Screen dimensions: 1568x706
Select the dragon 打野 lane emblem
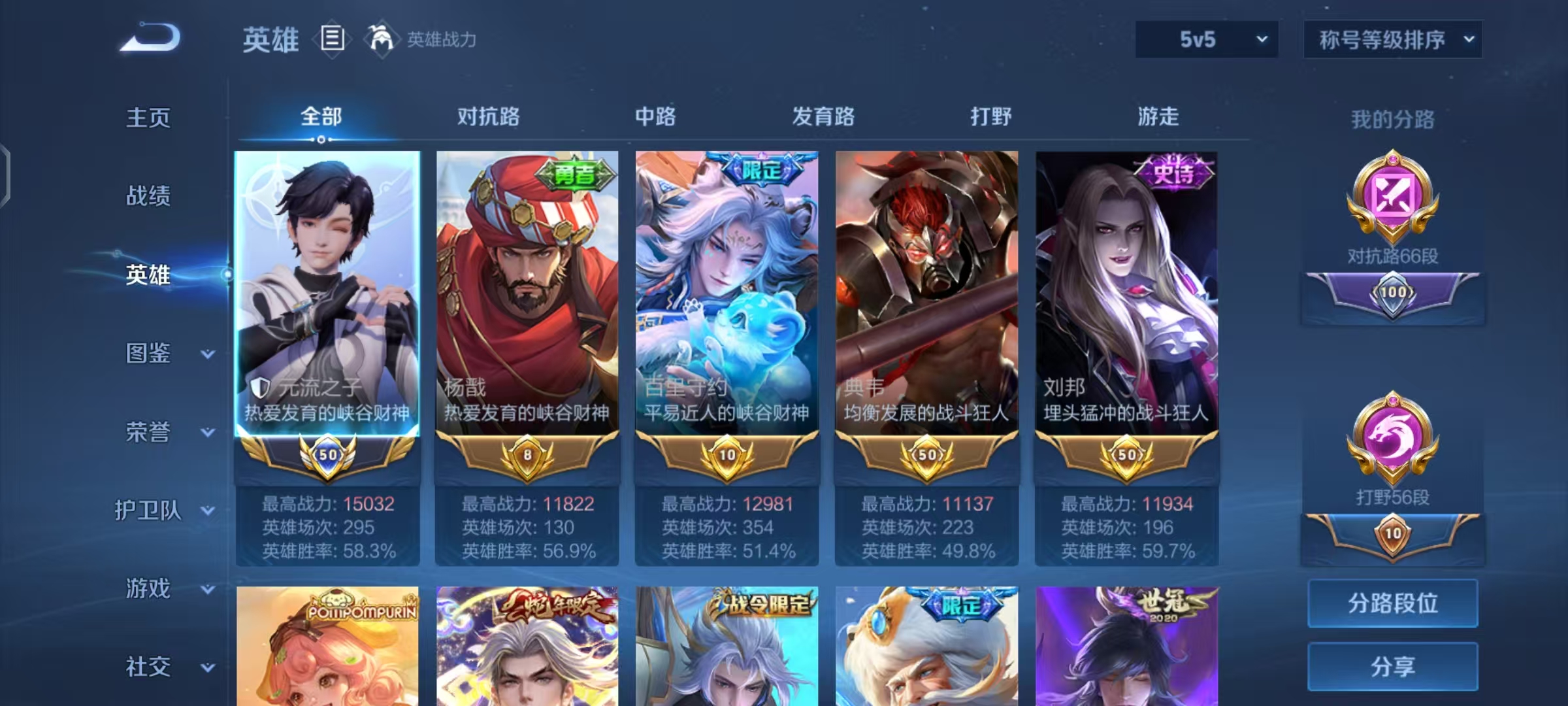(1392, 431)
